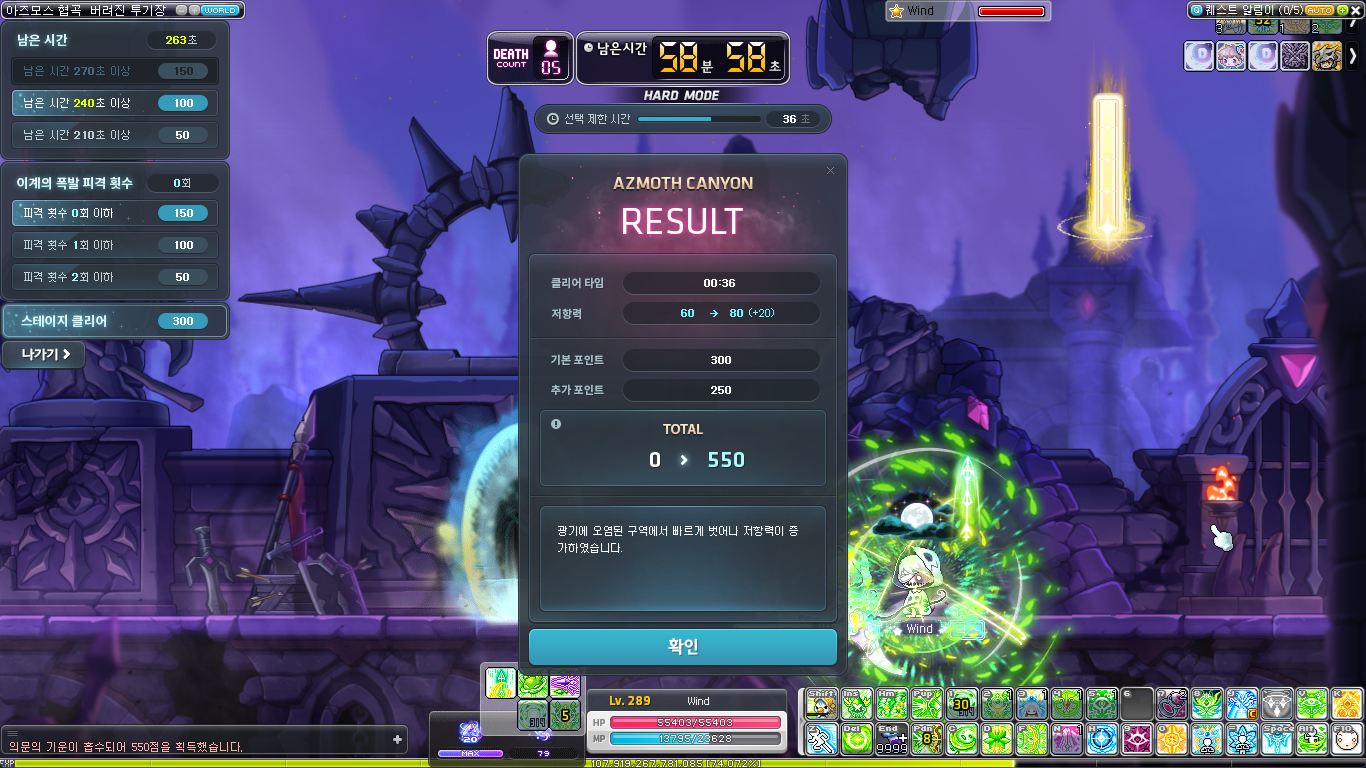The width and height of the screenshot is (1366, 768).
Task: Activate the pink eye skill on key 9
Action: click(1137, 739)
